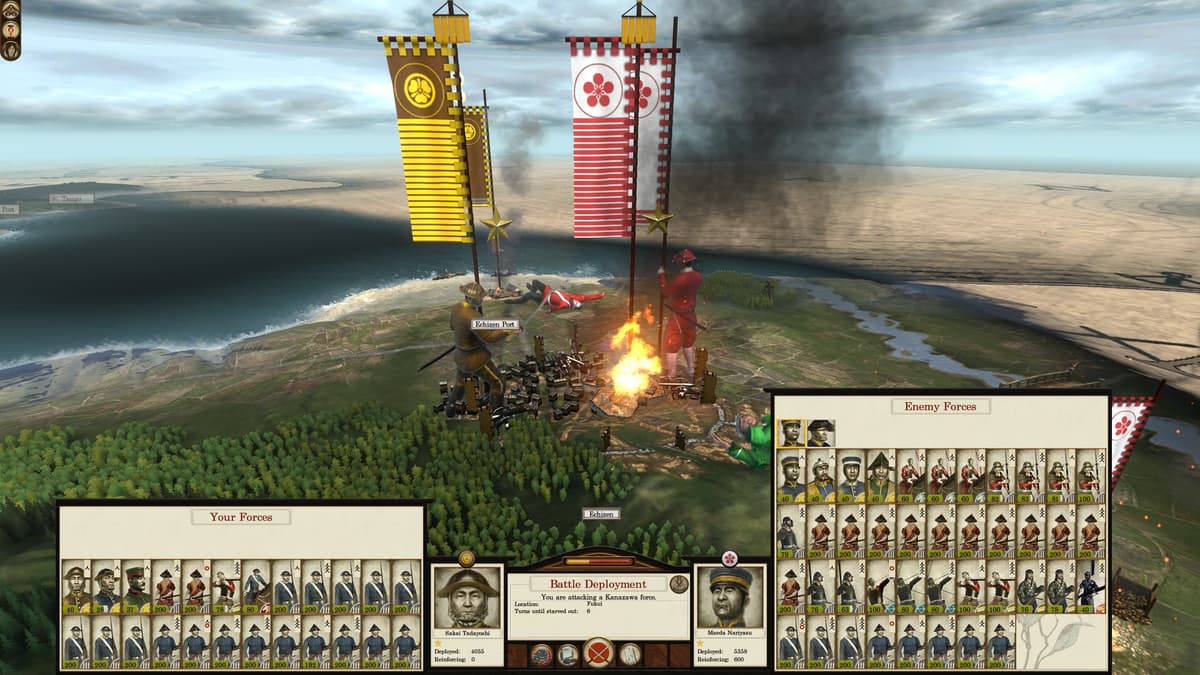Select the first unit card in Enemy Forces
Screen dimensions: 1200x675
[x=790, y=475]
